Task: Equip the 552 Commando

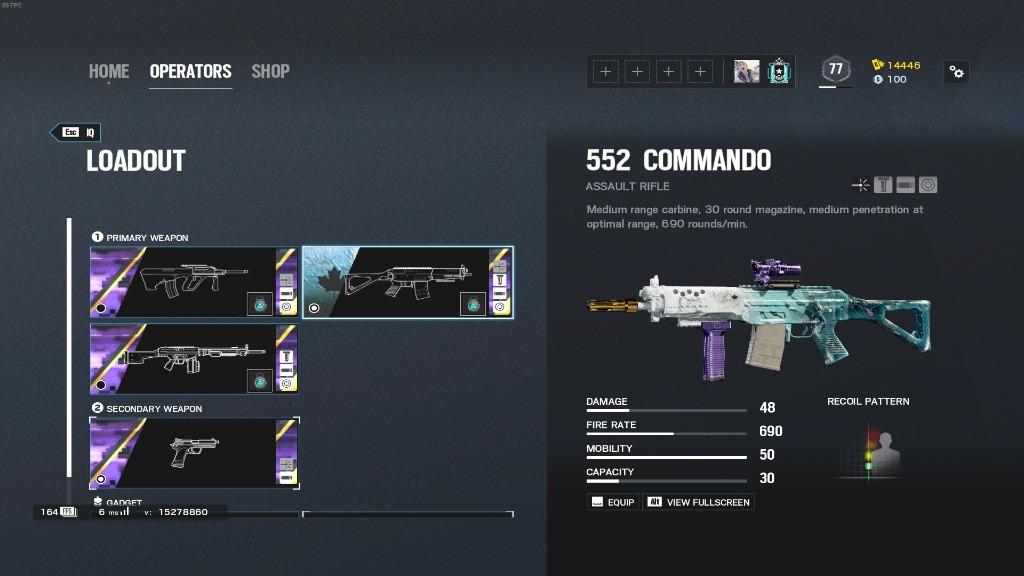Action: 612,502
